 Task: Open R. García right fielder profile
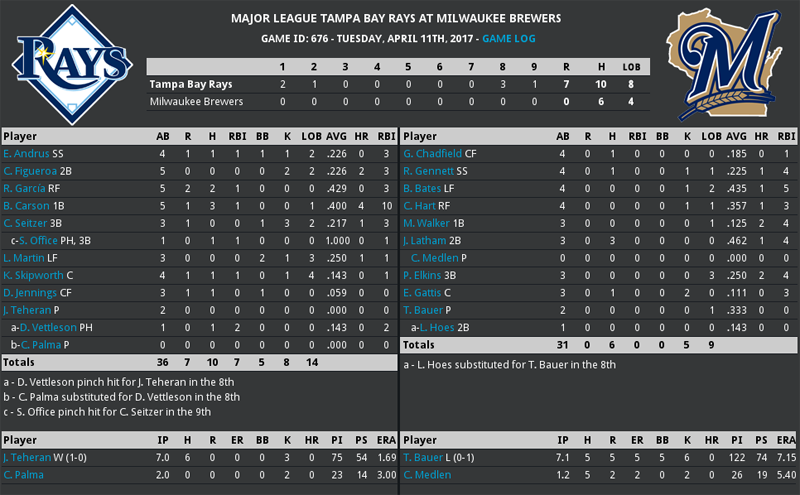[x=24, y=188]
